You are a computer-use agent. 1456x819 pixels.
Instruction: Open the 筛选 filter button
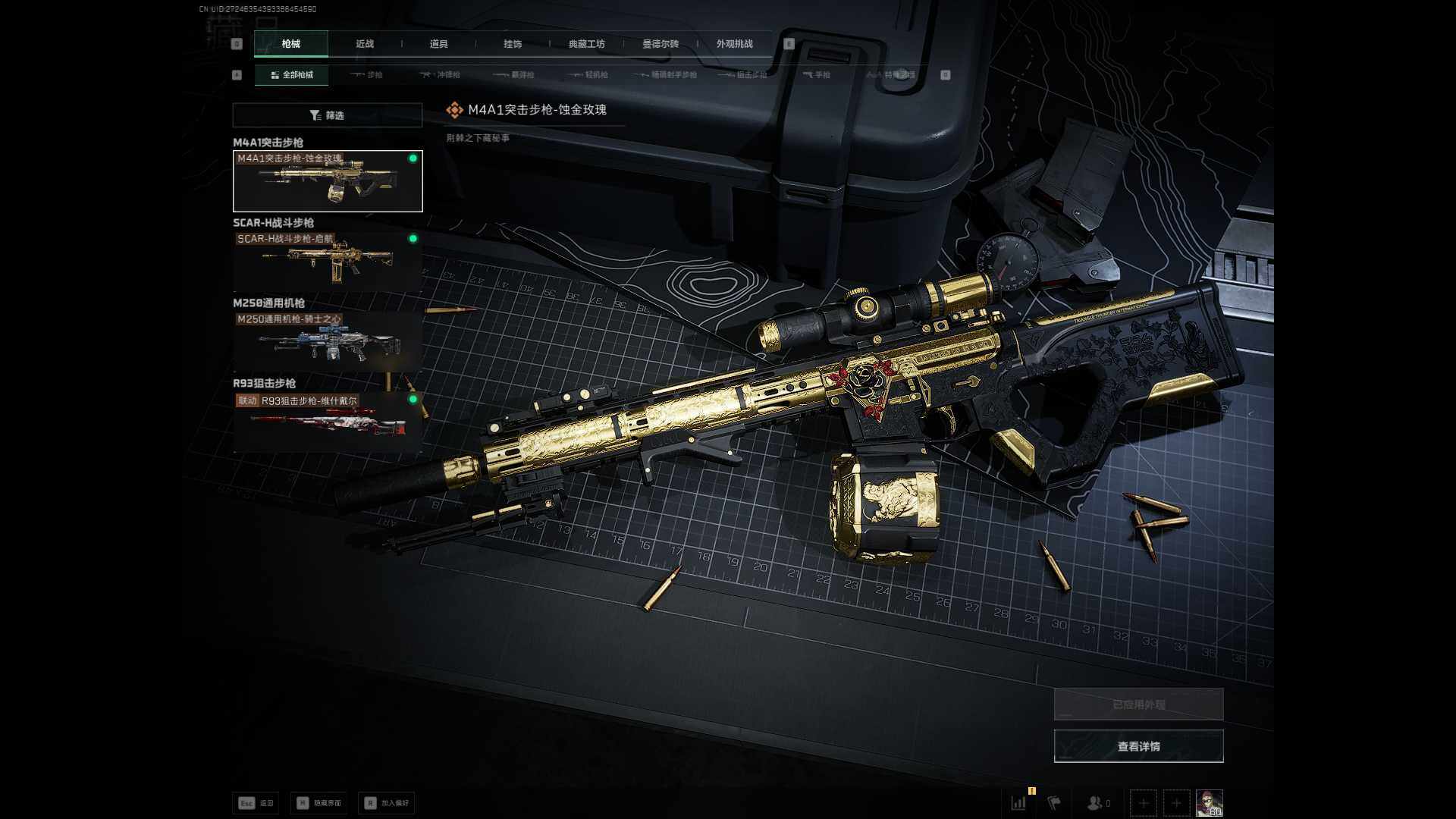(x=328, y=115)
